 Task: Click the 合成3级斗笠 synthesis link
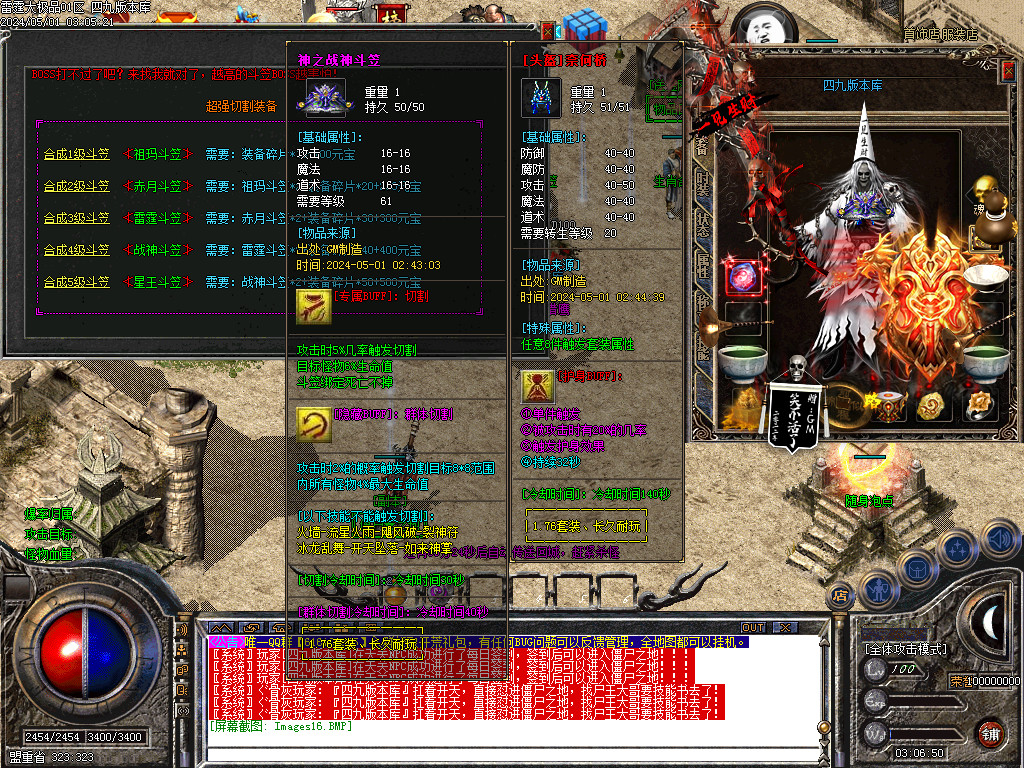coord(76,218)
